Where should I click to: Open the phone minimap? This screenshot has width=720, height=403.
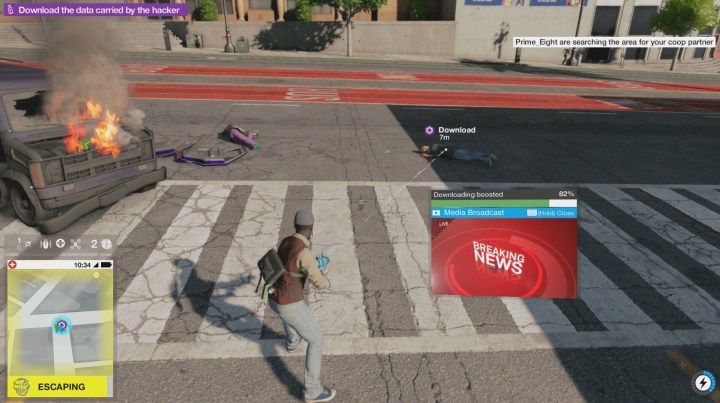(x=60, y=322)
